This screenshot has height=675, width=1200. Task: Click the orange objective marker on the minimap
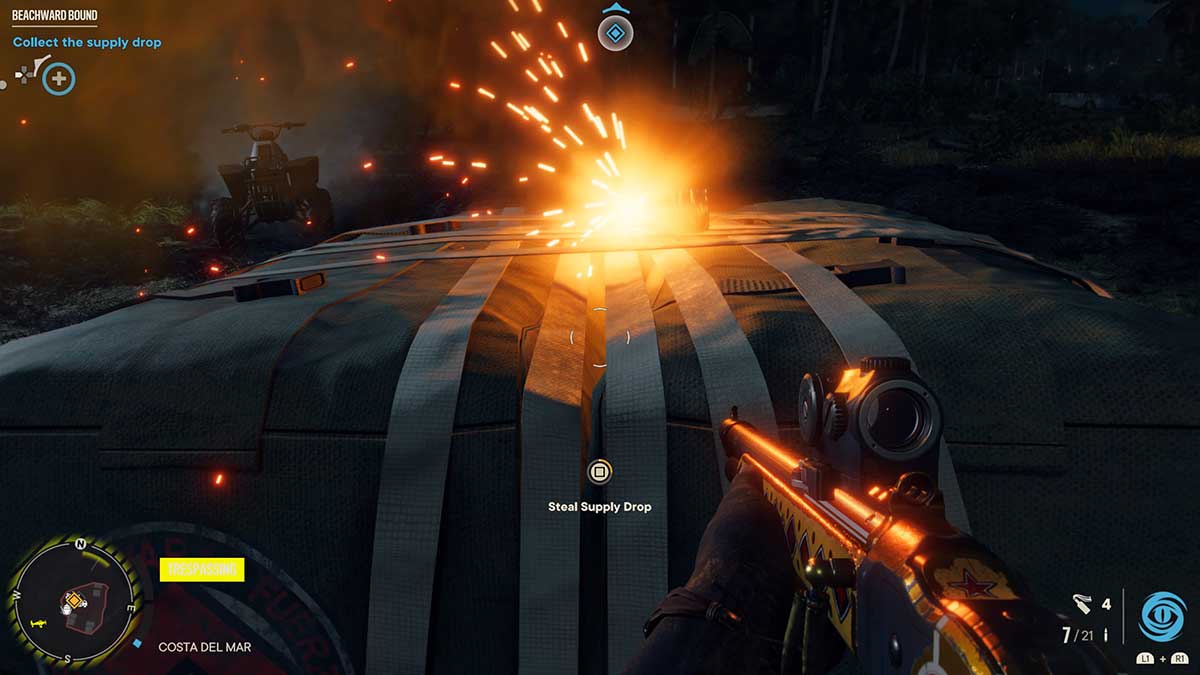(x=73, y=601)
